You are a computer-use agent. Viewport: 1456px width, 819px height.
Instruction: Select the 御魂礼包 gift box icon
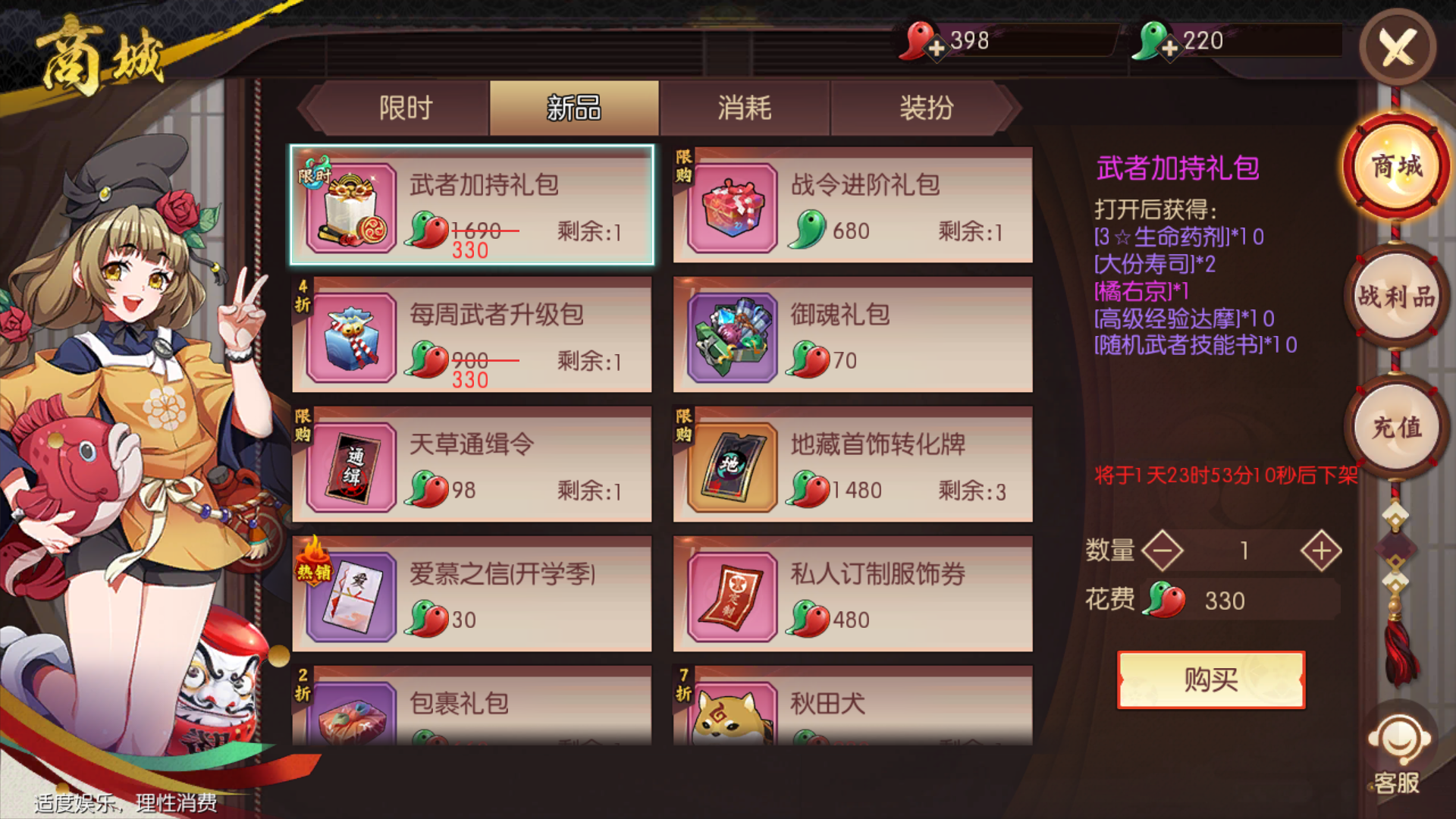tap(733, 336)
